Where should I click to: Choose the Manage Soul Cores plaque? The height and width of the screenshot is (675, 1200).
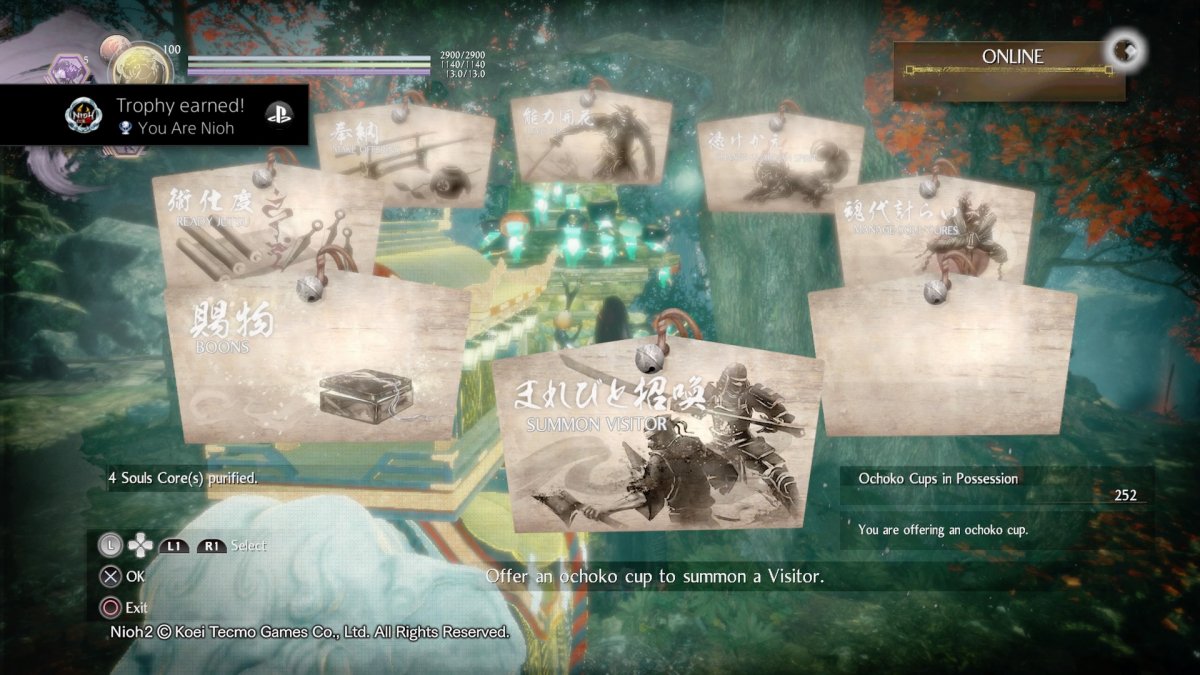tap(935, 230)
